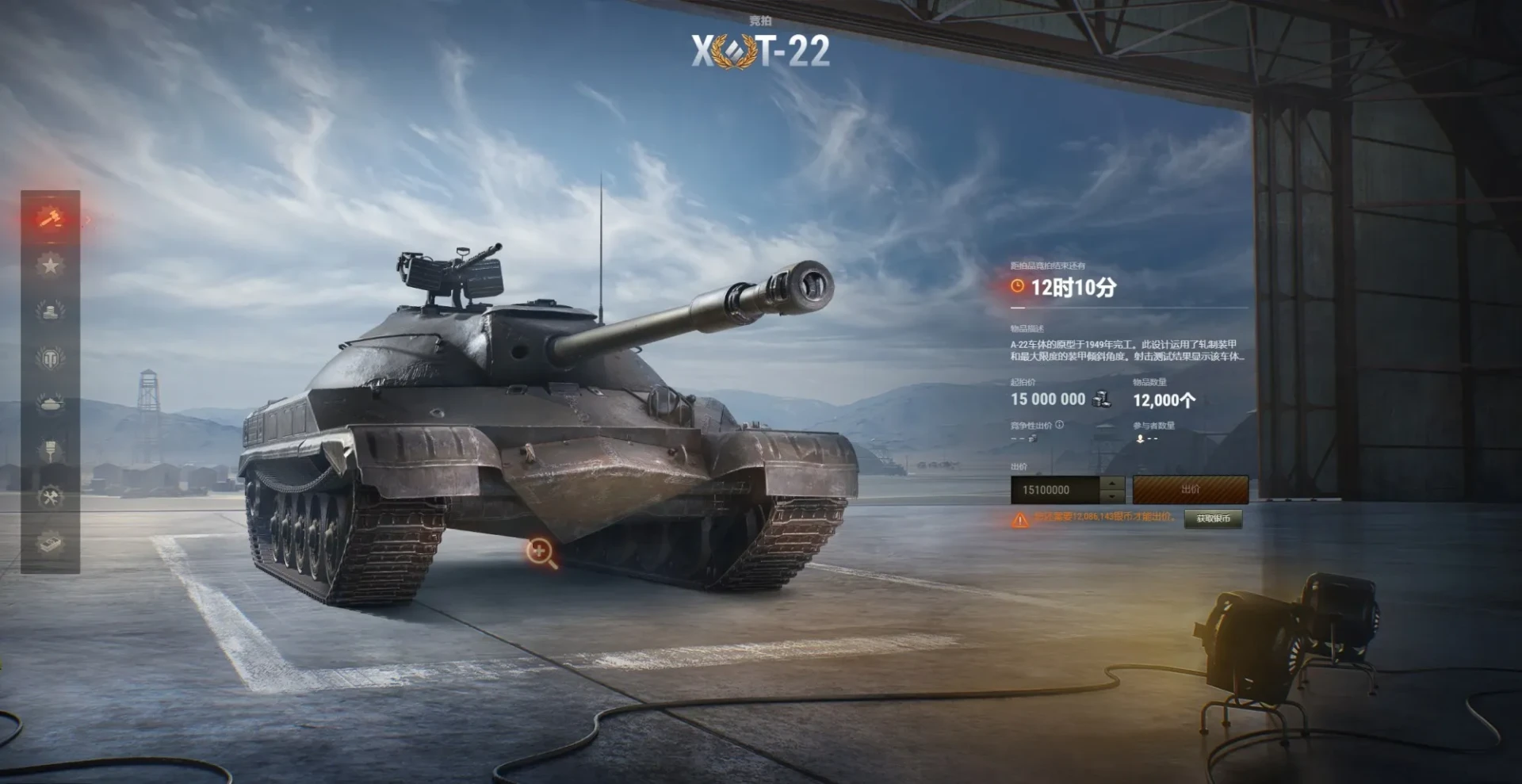Image resolution: width=1522 pixels, height=784 pixels.
Task: Select the star icon in the sidebar
Action: click(50, 265)
